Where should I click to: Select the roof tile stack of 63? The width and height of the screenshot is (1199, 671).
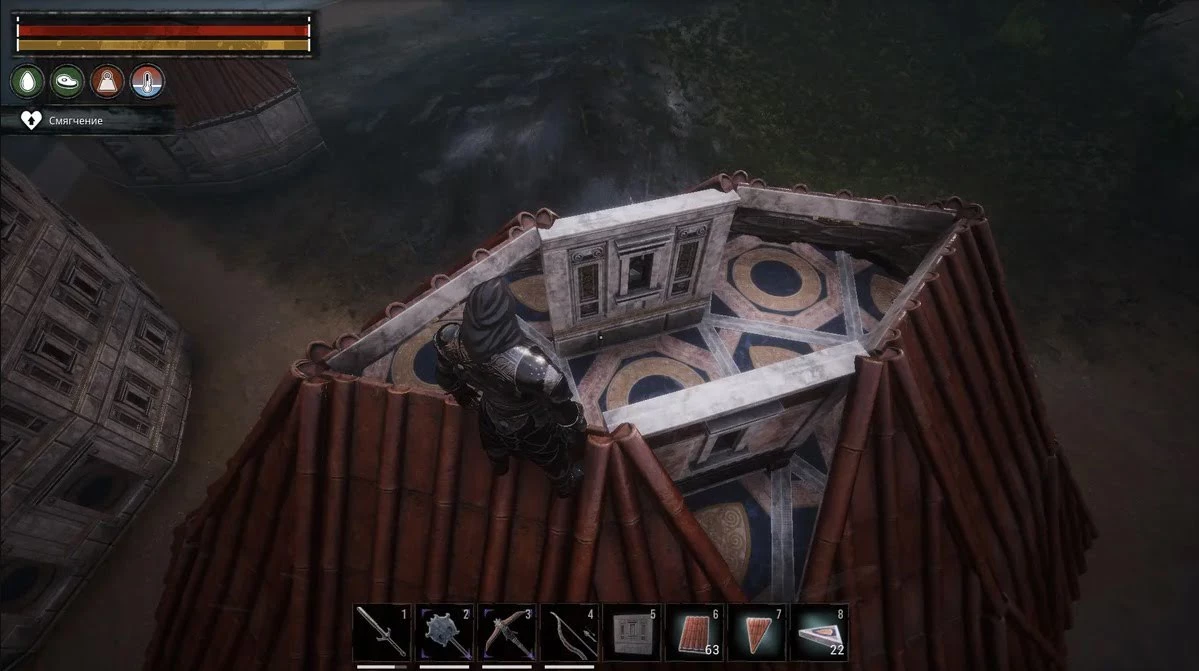[695, 632]
